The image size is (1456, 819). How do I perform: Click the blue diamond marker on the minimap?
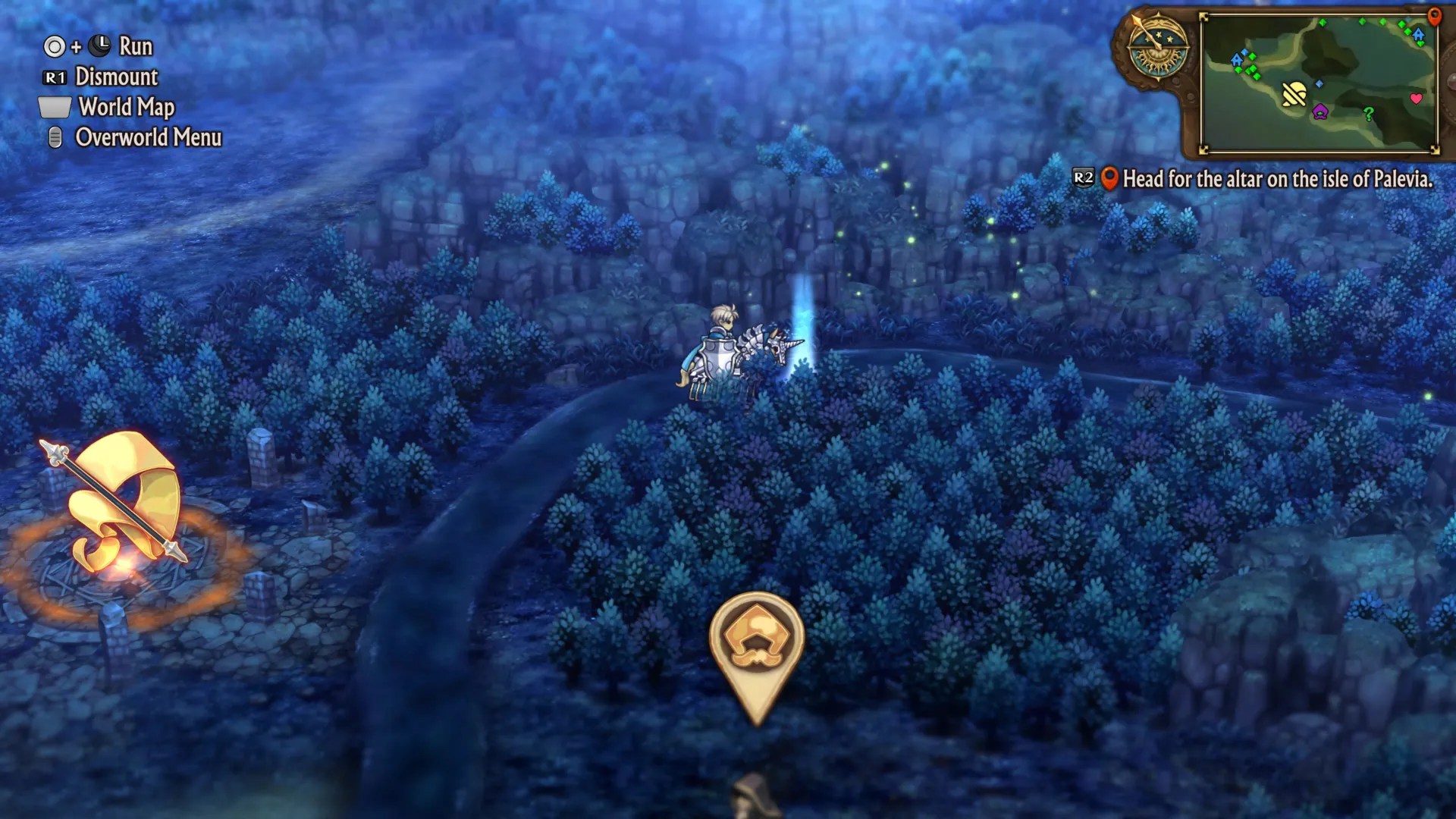(1319, 83)
